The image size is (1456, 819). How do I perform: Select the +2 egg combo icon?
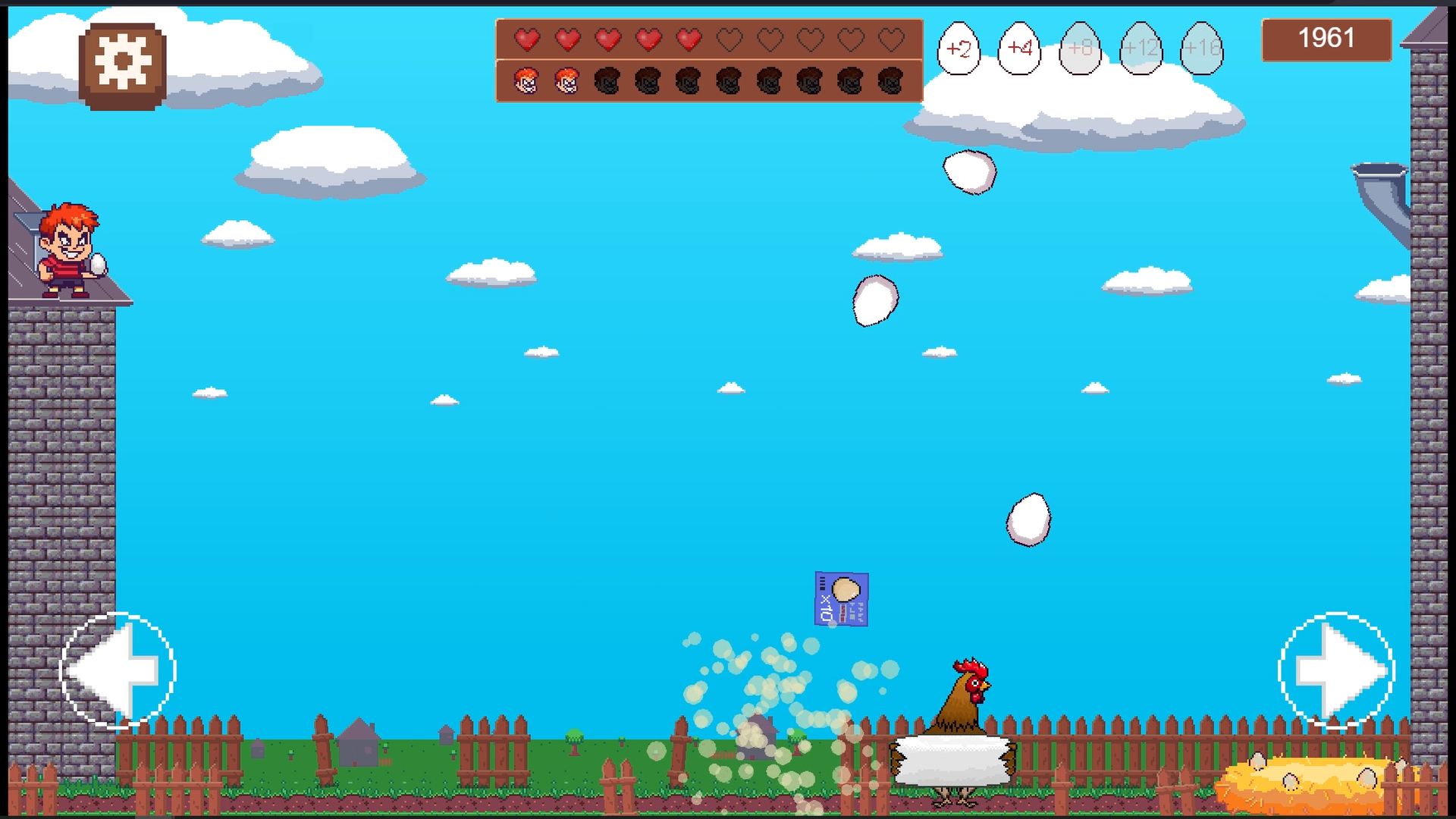(959, 49)
